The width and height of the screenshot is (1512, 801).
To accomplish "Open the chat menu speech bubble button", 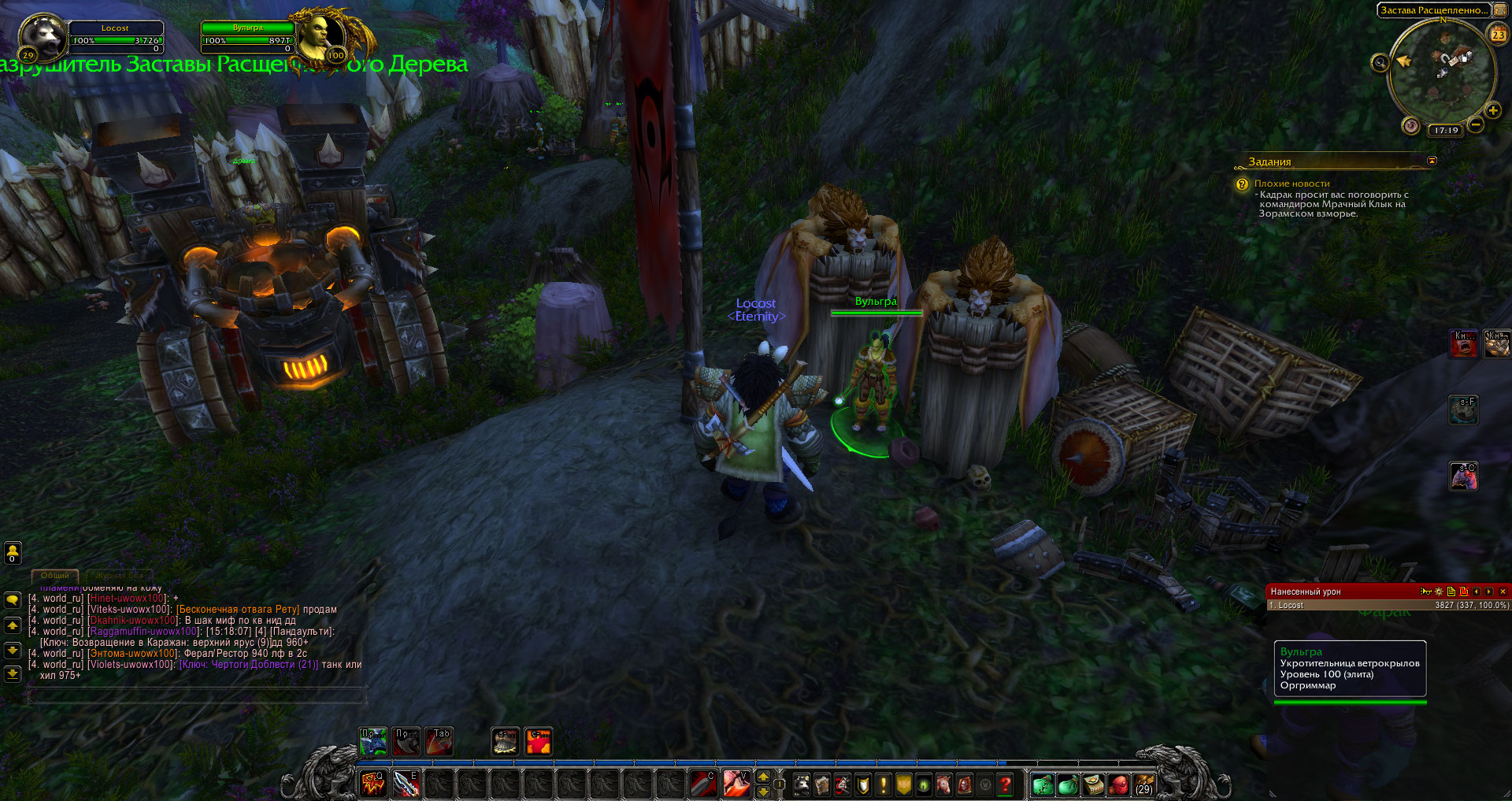I will point(13,599).
